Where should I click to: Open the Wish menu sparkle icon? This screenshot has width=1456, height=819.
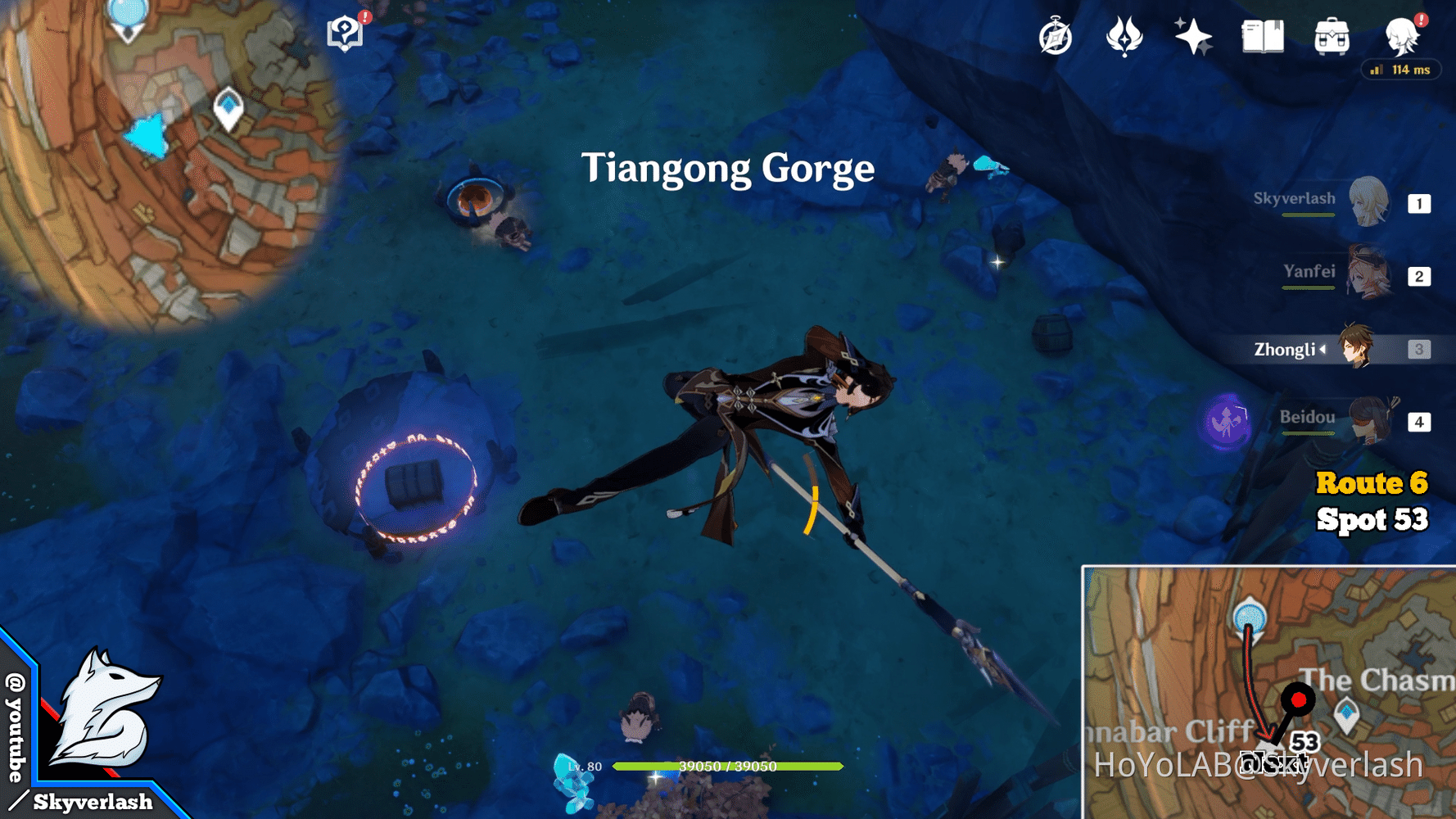coord(1194,37)
